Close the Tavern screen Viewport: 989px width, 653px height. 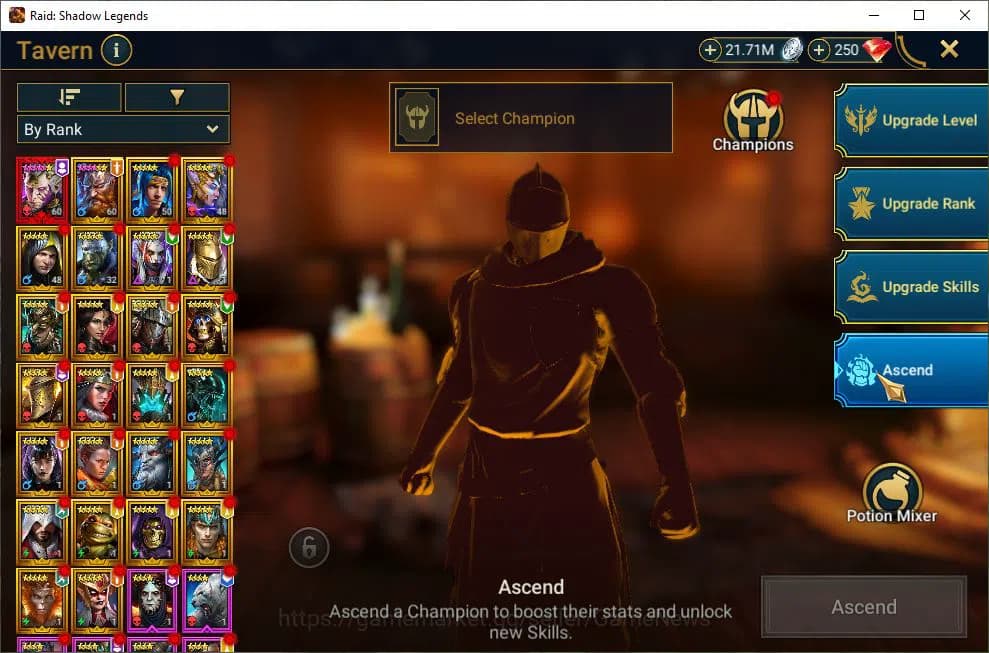[949, 49]
